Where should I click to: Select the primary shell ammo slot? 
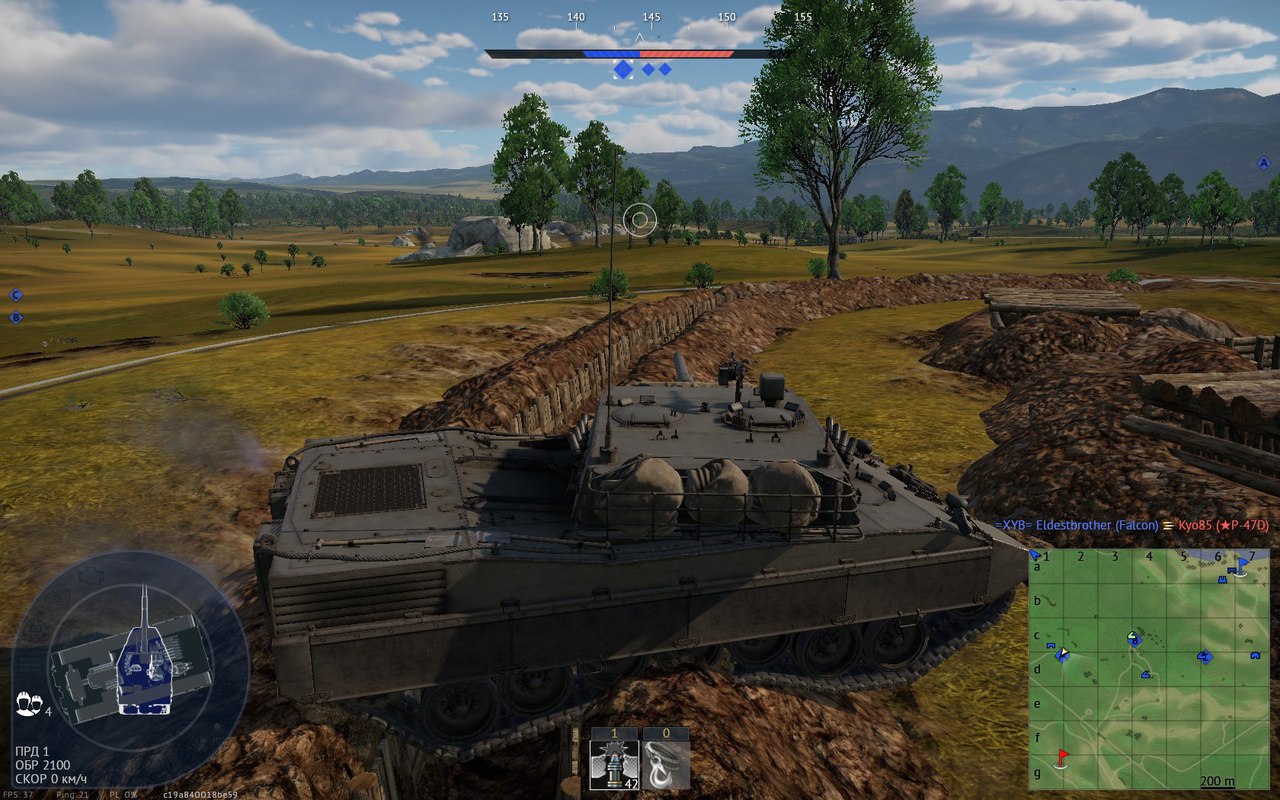[615, 765]
